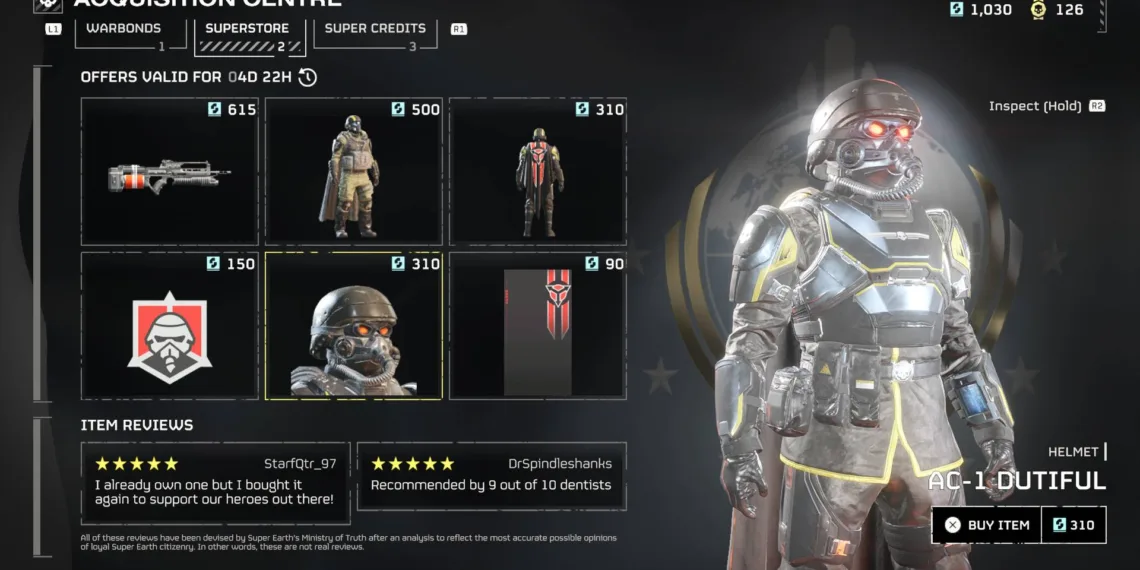Choose the 500 credit body armor offer
1140x570 pixels.
pyautogui.click(x=354, y=171)
